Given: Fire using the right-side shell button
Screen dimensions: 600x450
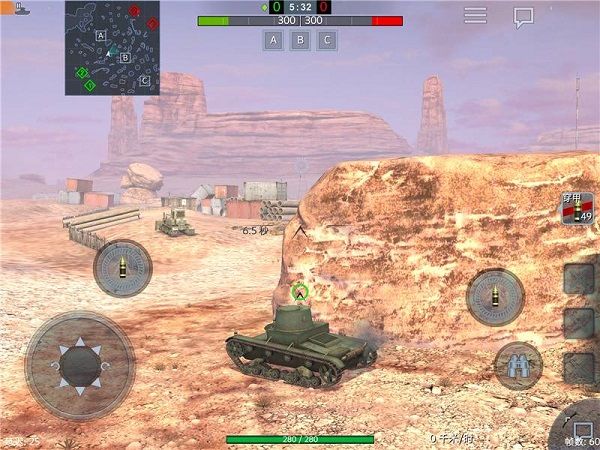Looking at the screenshot, I should coord(495,297).
